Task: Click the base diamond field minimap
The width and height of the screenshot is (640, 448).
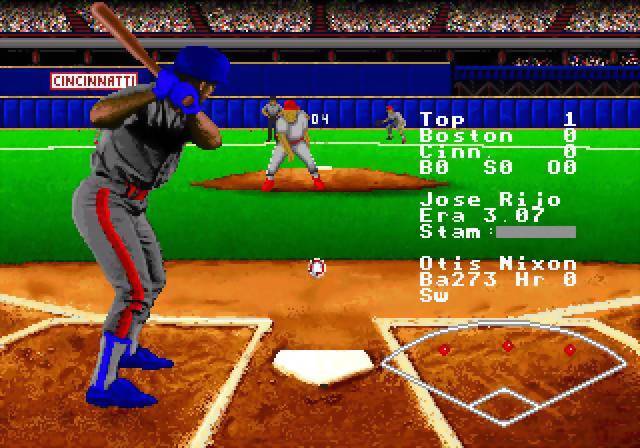Action: click(507, 368)
